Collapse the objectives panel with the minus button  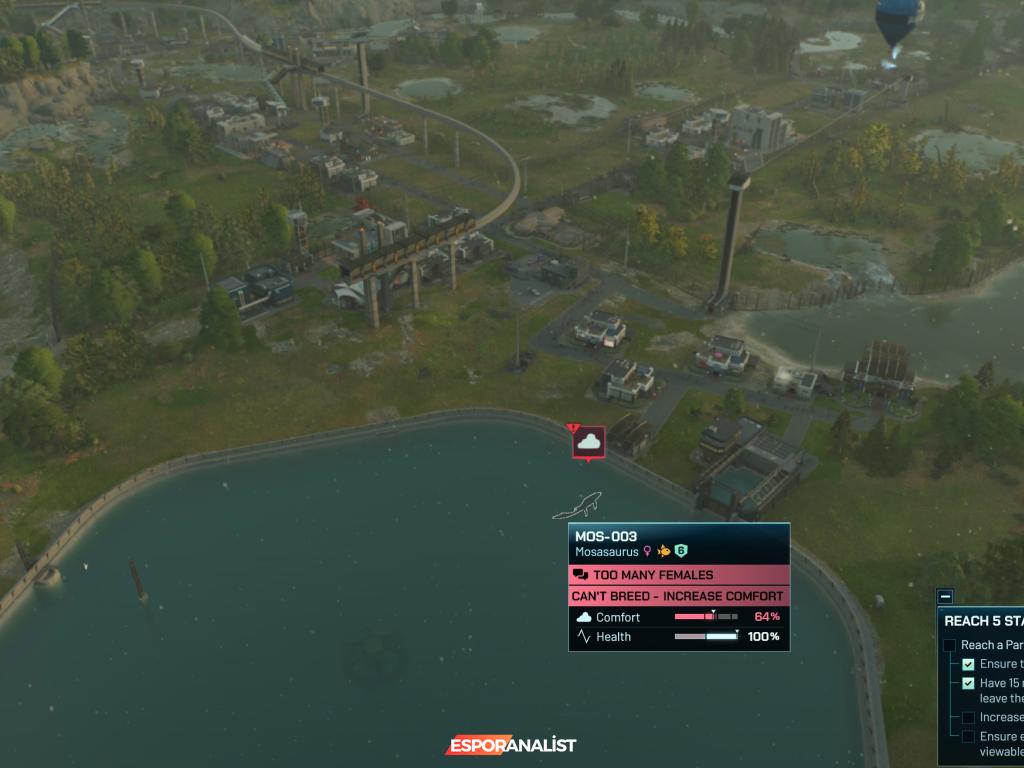coord(945,596)
